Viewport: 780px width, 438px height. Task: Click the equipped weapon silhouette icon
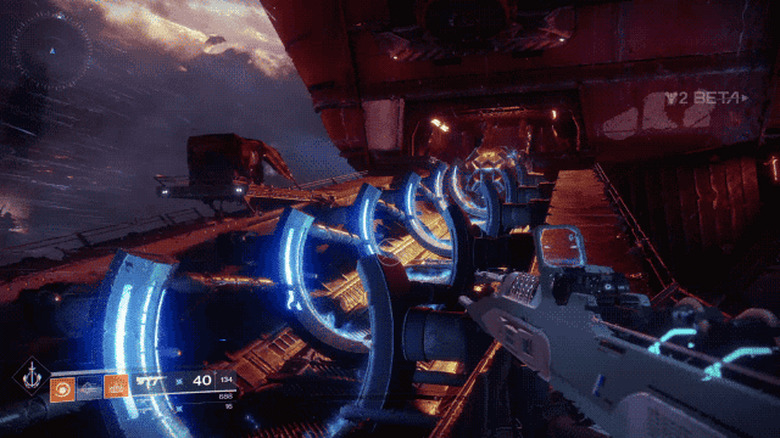pos(151,381)
